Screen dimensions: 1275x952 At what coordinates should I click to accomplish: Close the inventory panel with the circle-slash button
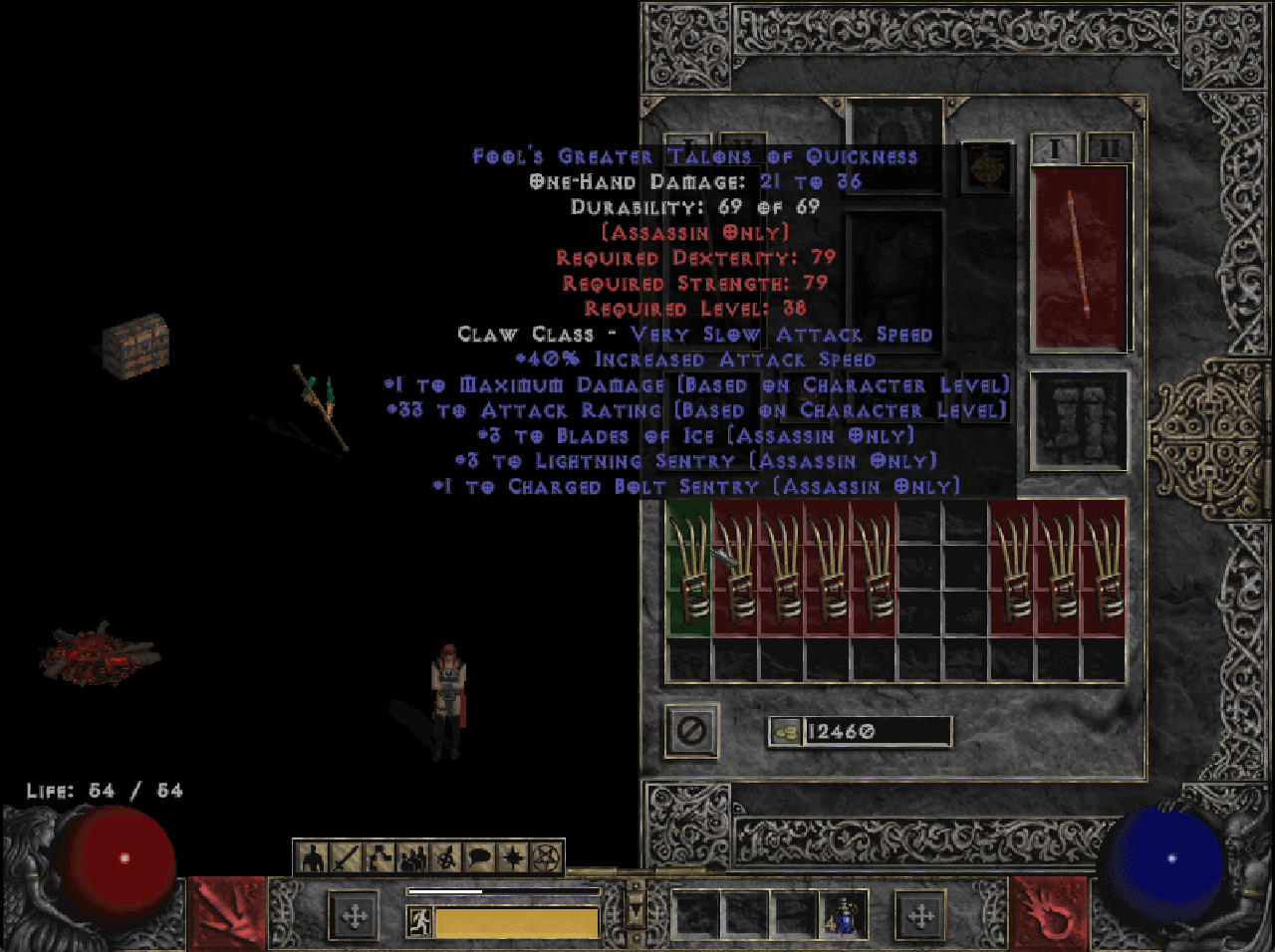691,732
